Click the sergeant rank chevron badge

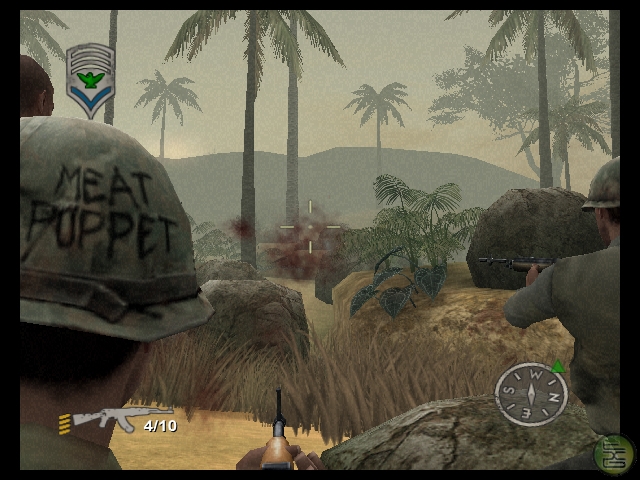coord(89,79)
